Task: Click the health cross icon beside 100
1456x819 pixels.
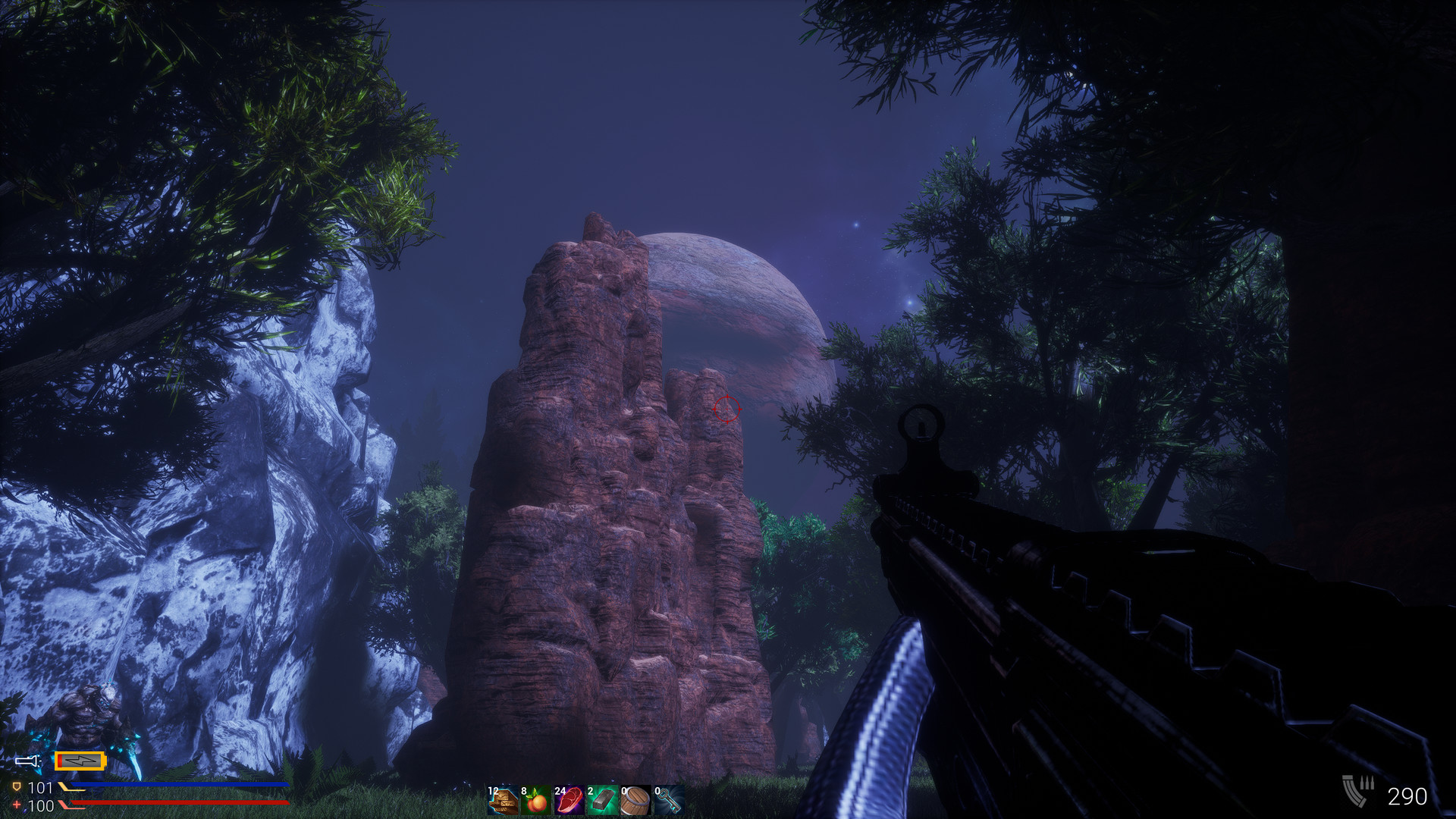Action: tap(17, 804)
